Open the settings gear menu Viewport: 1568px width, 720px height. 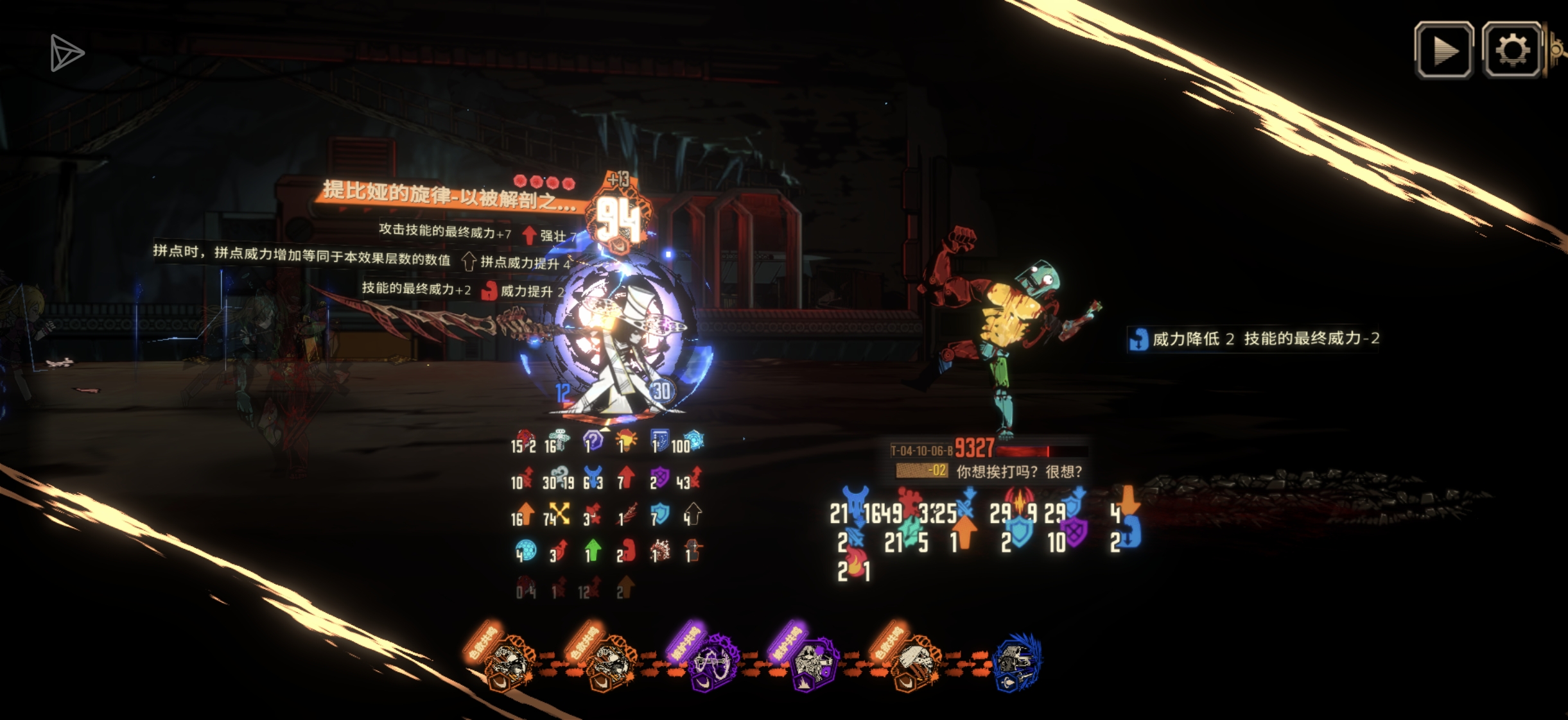click(1511, 50)
